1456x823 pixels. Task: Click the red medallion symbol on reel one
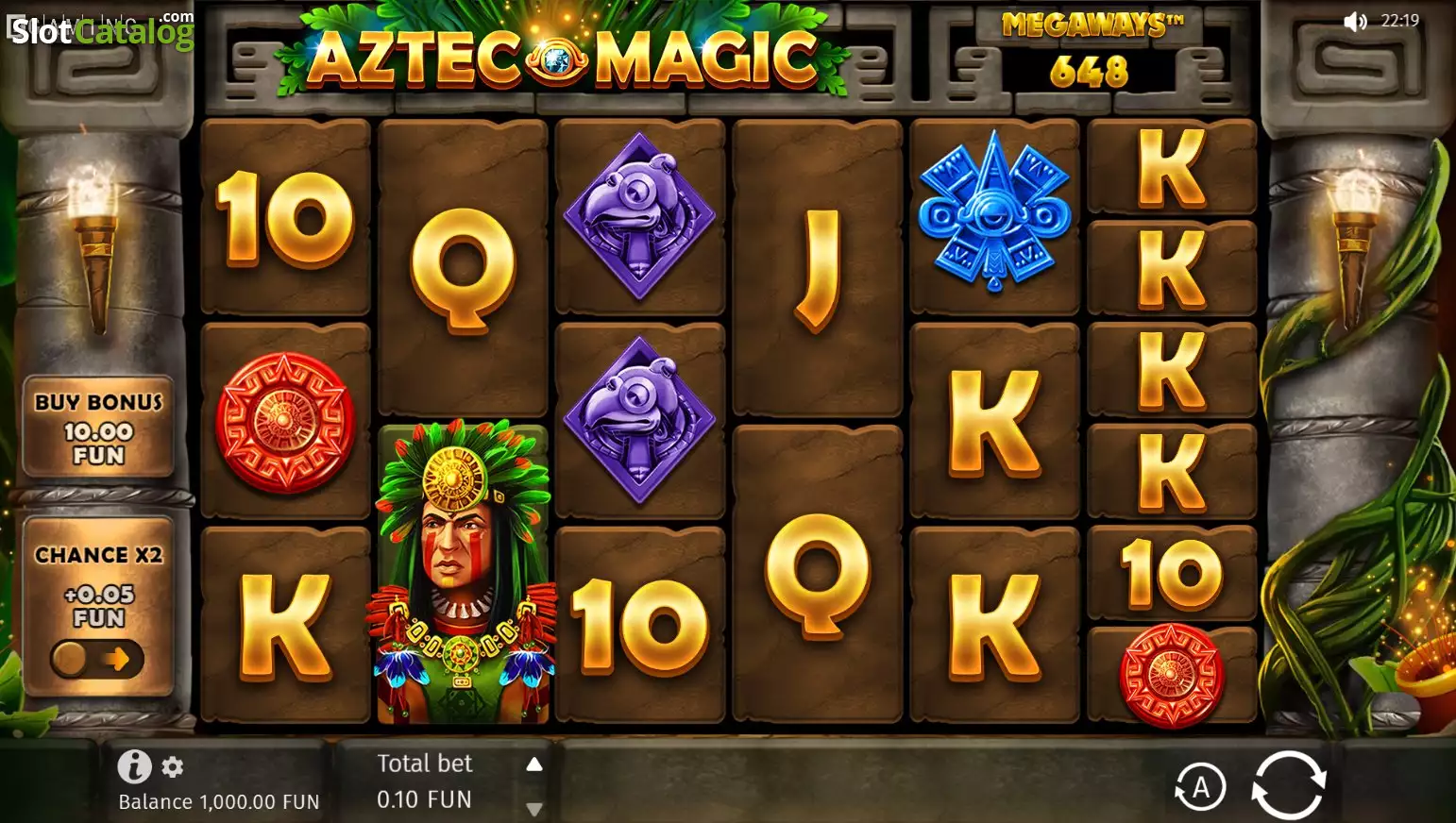click(x=284, y=420)
